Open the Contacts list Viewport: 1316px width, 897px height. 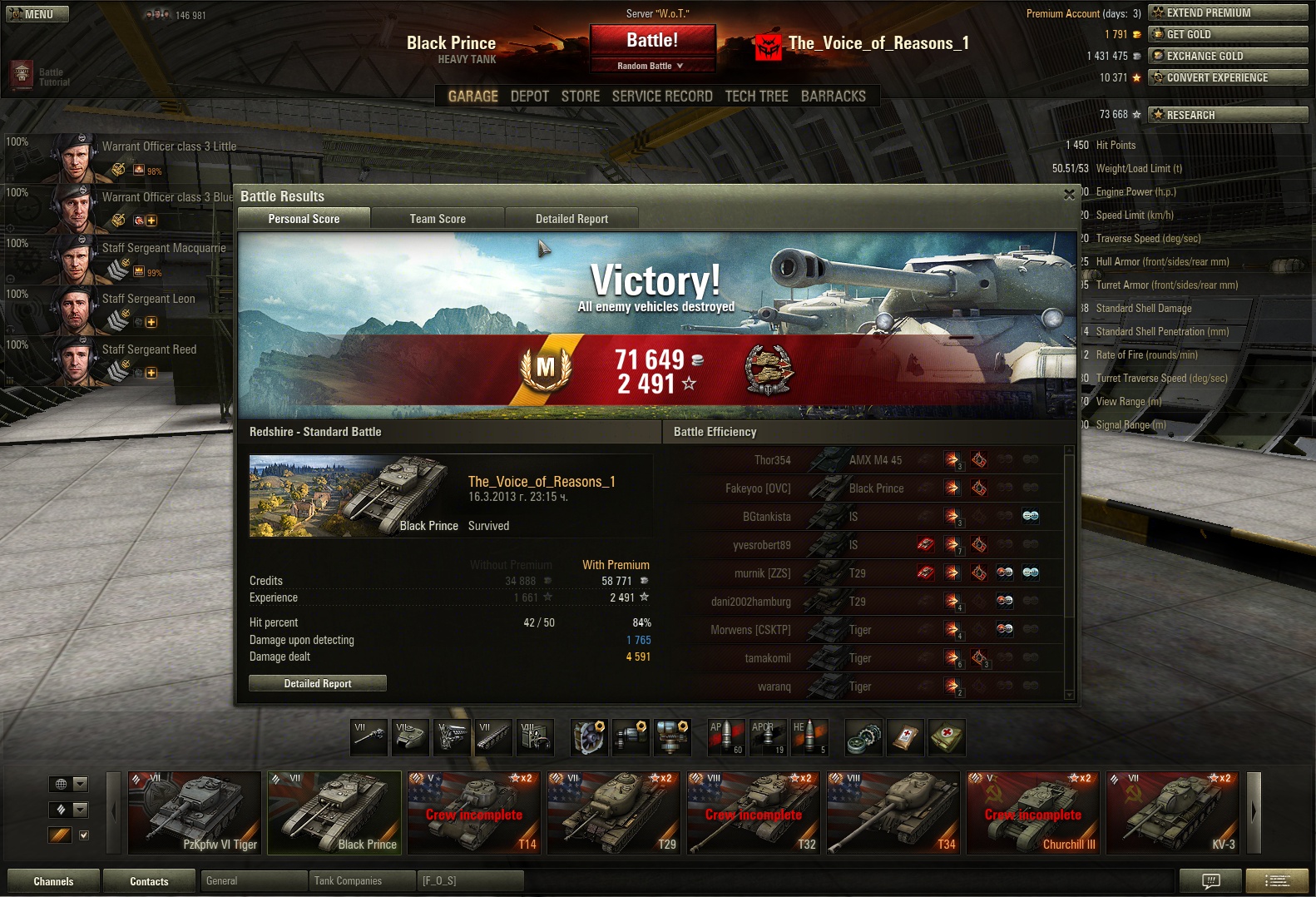[149, 881]
